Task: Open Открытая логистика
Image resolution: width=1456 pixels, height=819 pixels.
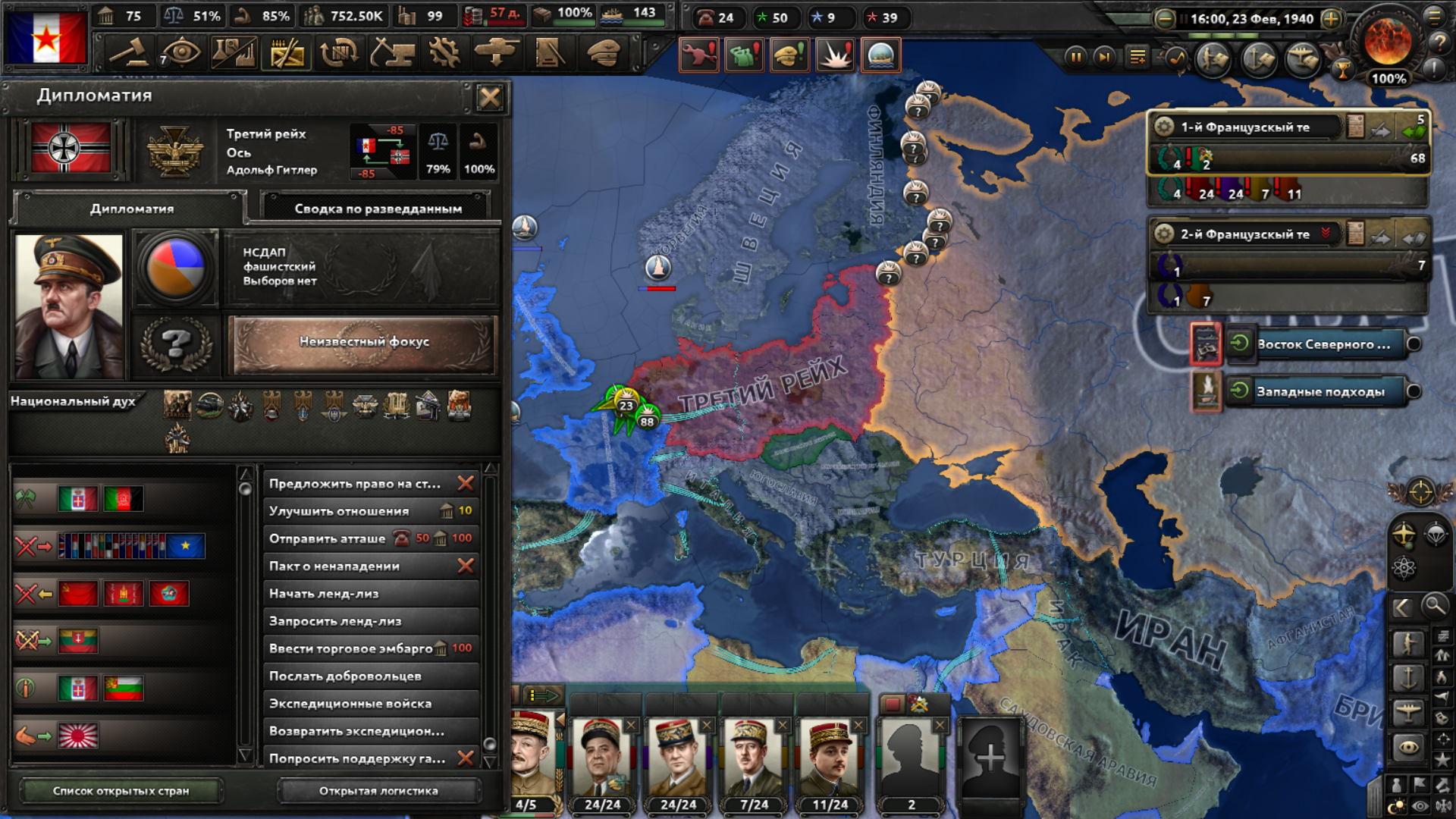Action: click(378, 791)
